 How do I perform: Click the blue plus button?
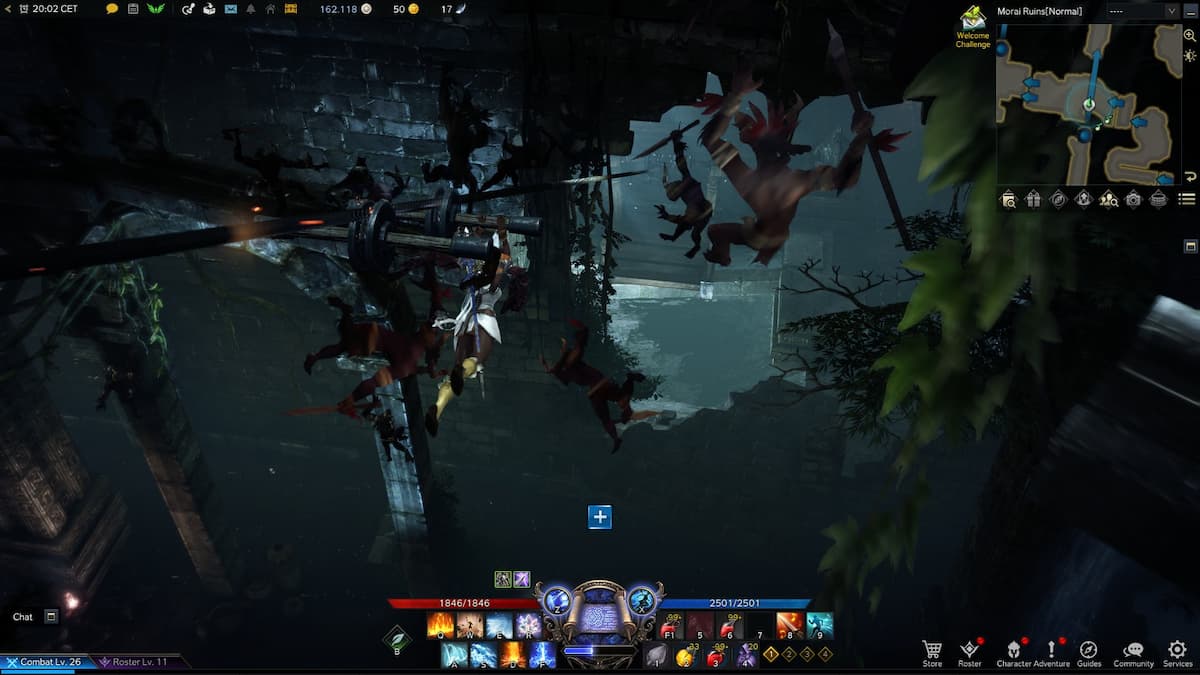[599, 517]
